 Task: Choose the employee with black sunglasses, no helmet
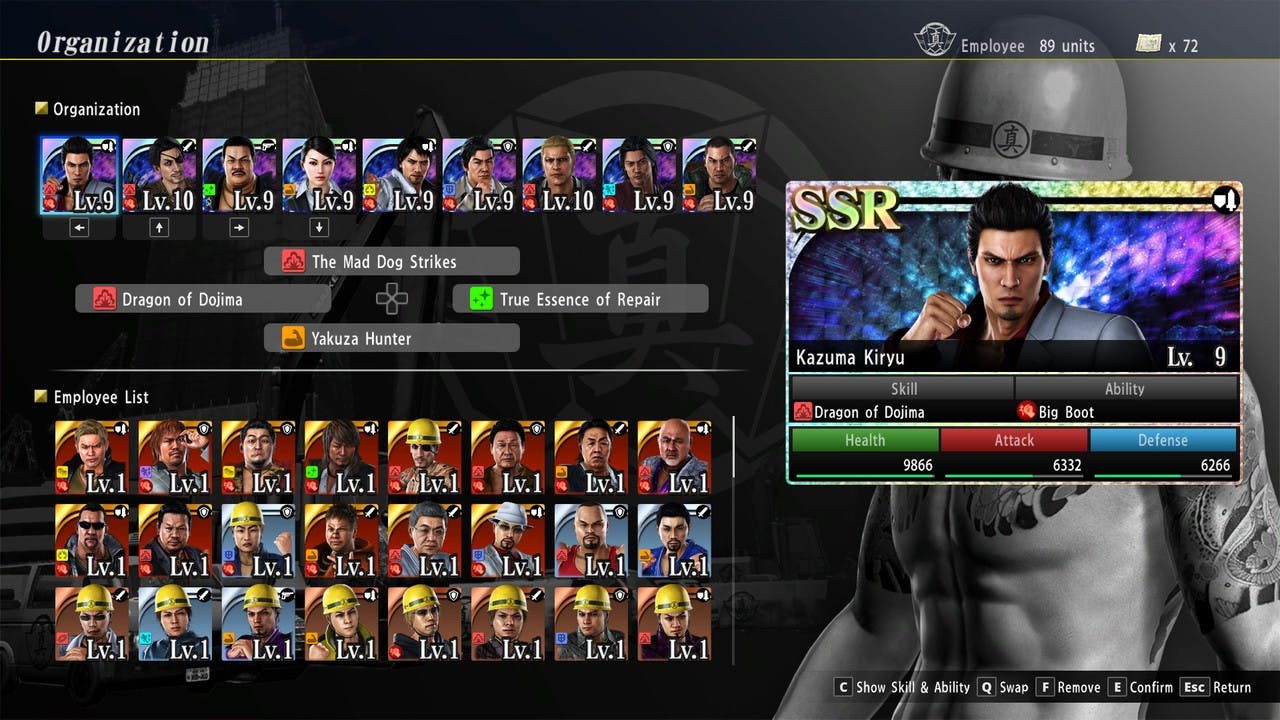coord(92,540)
